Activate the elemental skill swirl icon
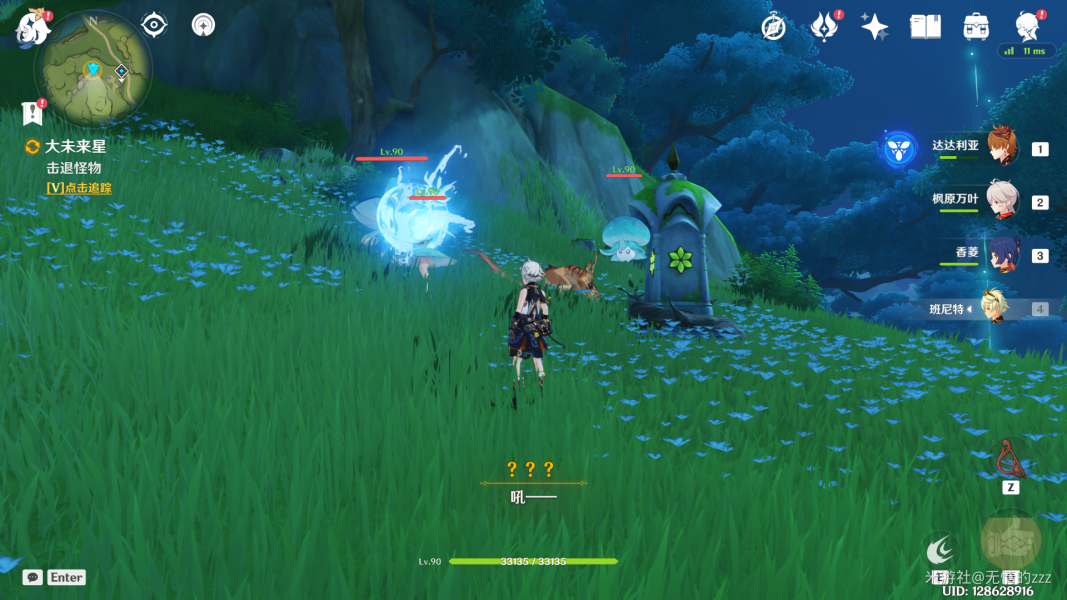The image size is (1067, 600). (x=939, y=549)
